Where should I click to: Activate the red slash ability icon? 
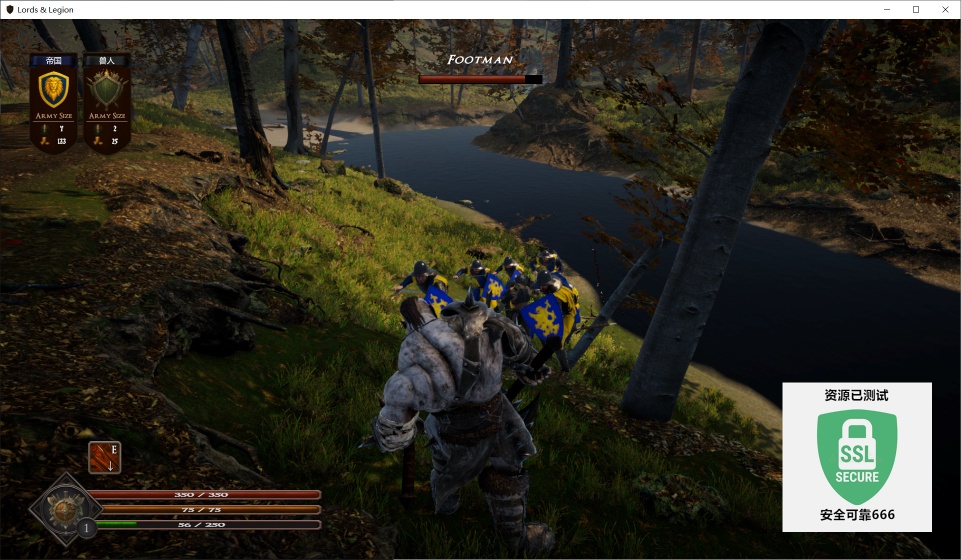104,457
